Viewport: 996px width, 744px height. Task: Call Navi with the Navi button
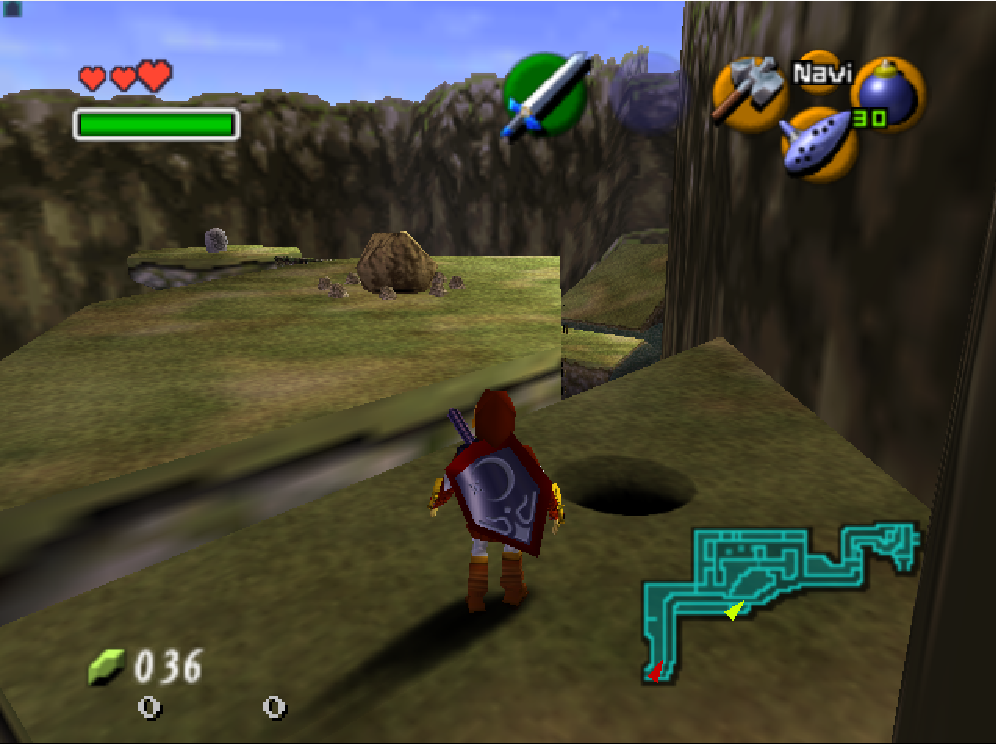pos(819,72)
